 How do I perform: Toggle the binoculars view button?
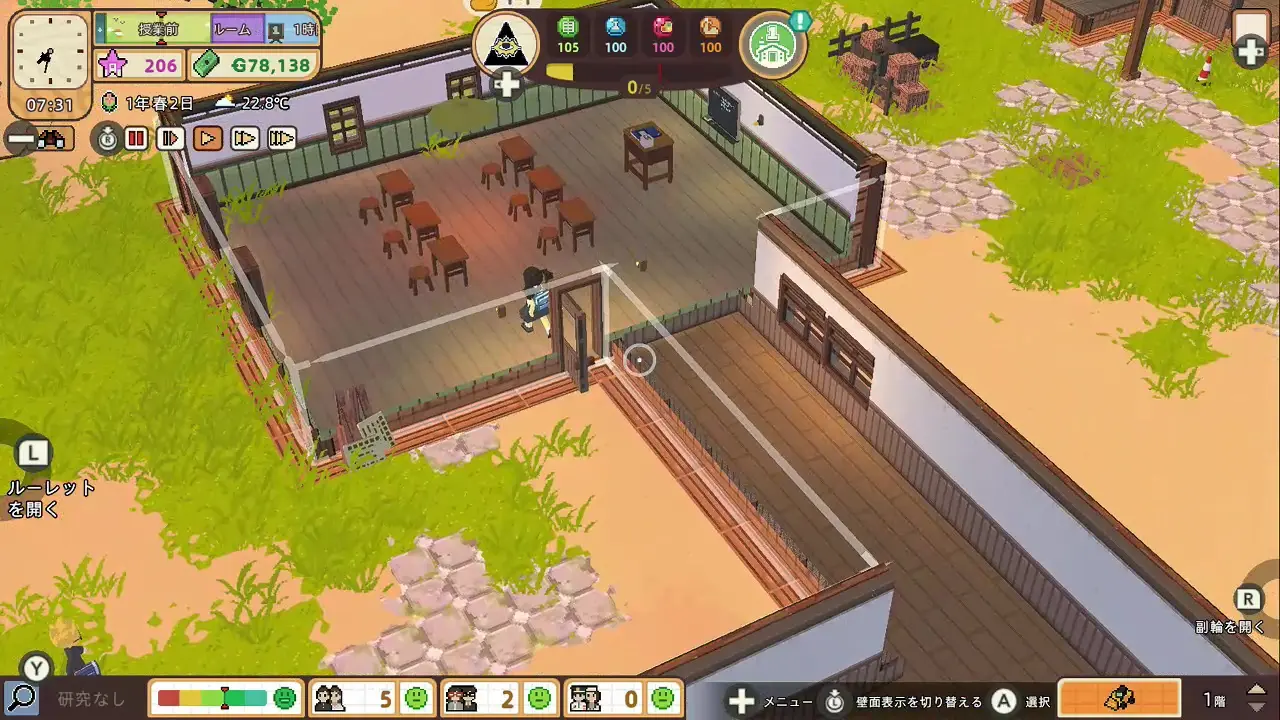[x=37, y=139]
